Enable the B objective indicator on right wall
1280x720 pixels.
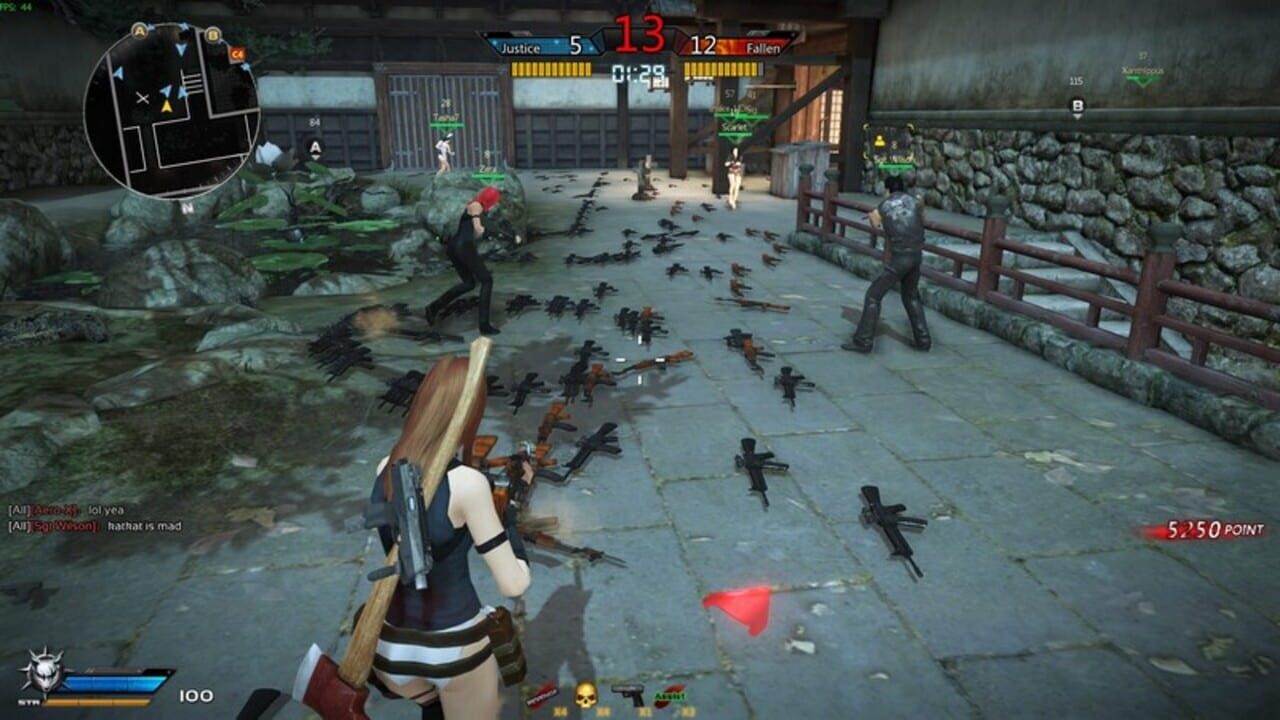tap(1077, 104)
